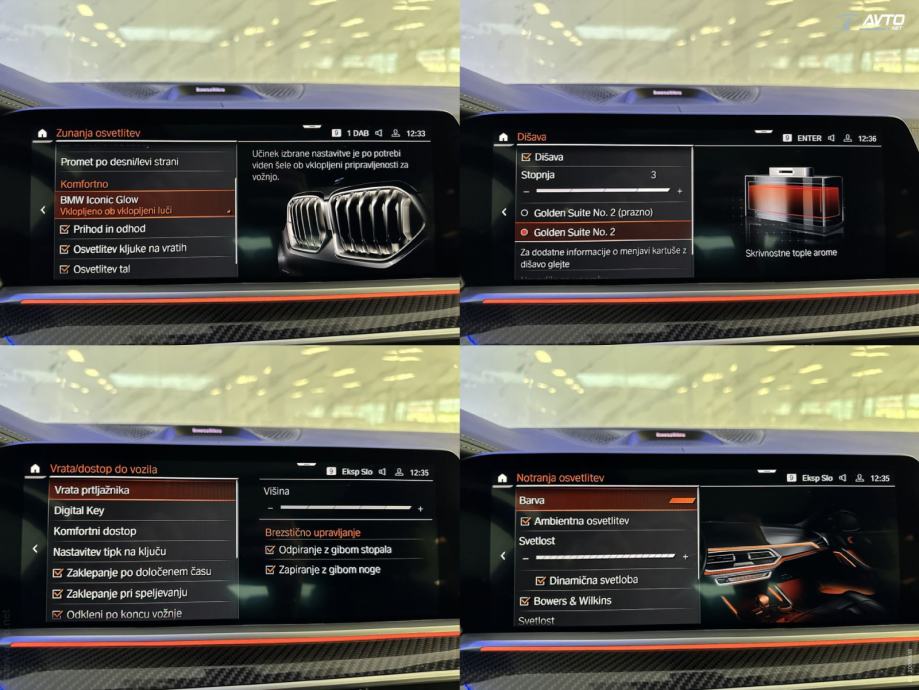The width and height of the screenshot is (919, 690).
Task: Disable Dinamična svetloba checkbox
Action: click(x=541, y=580)
